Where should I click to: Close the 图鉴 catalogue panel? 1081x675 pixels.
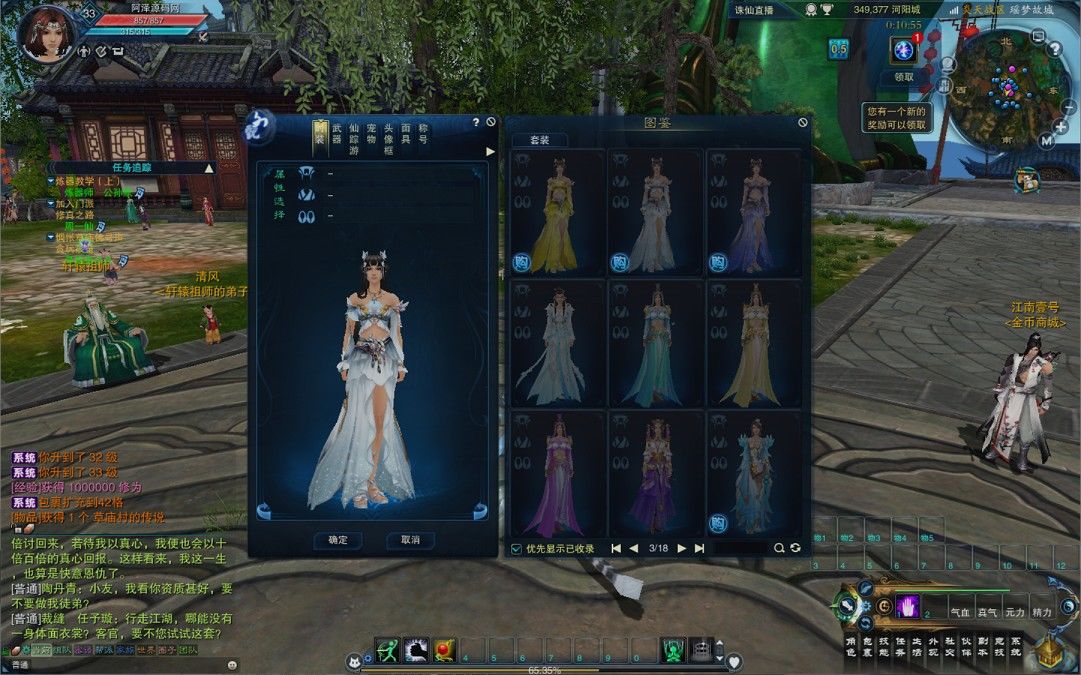[x=802, y=122]
